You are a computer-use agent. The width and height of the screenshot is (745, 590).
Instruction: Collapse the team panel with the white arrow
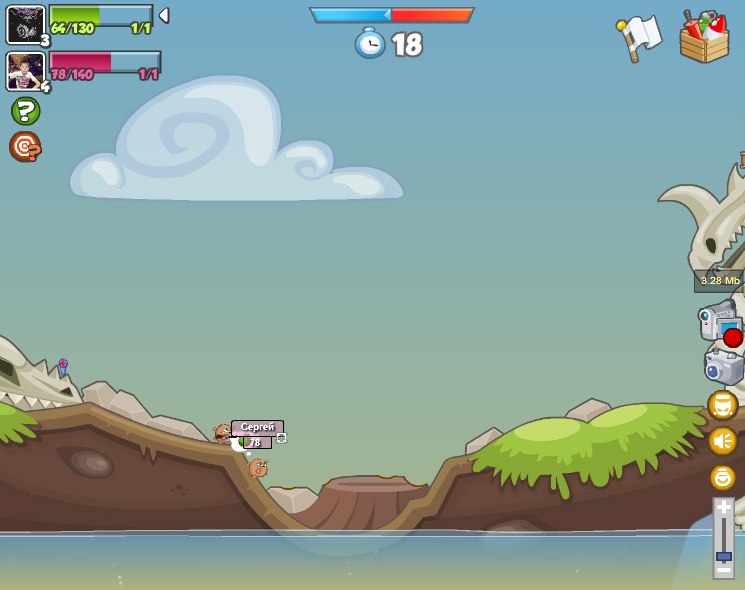coord(164,15)
